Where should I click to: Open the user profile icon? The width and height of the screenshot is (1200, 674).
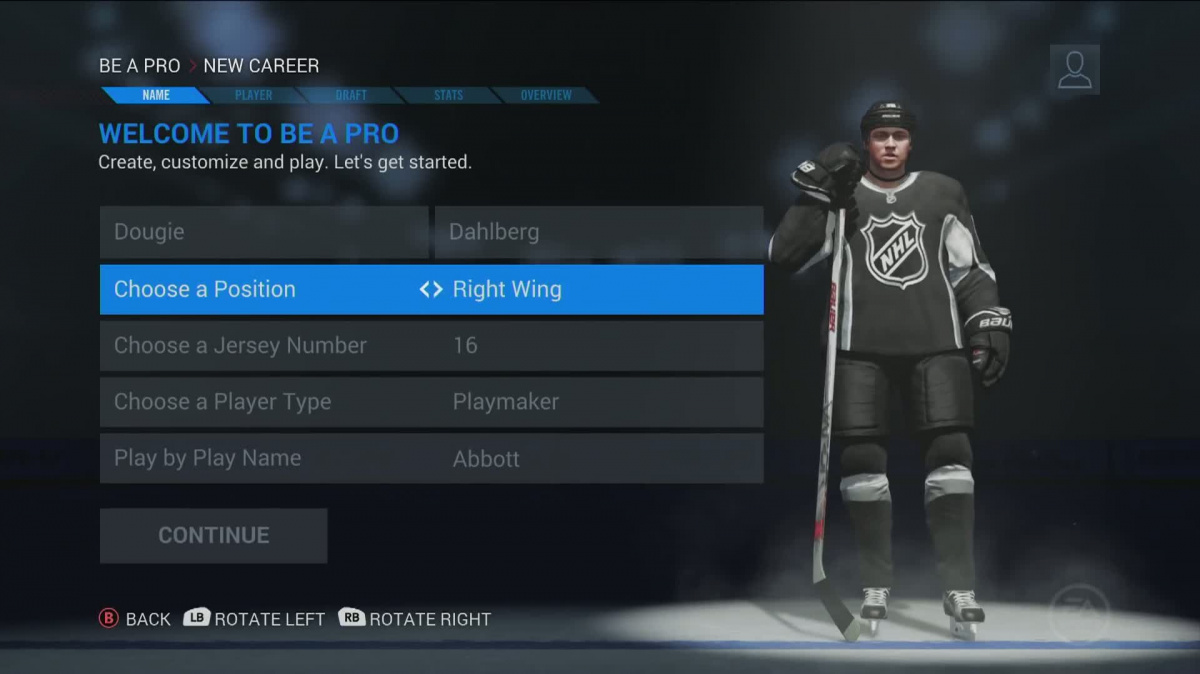[x=1074, y=70]
